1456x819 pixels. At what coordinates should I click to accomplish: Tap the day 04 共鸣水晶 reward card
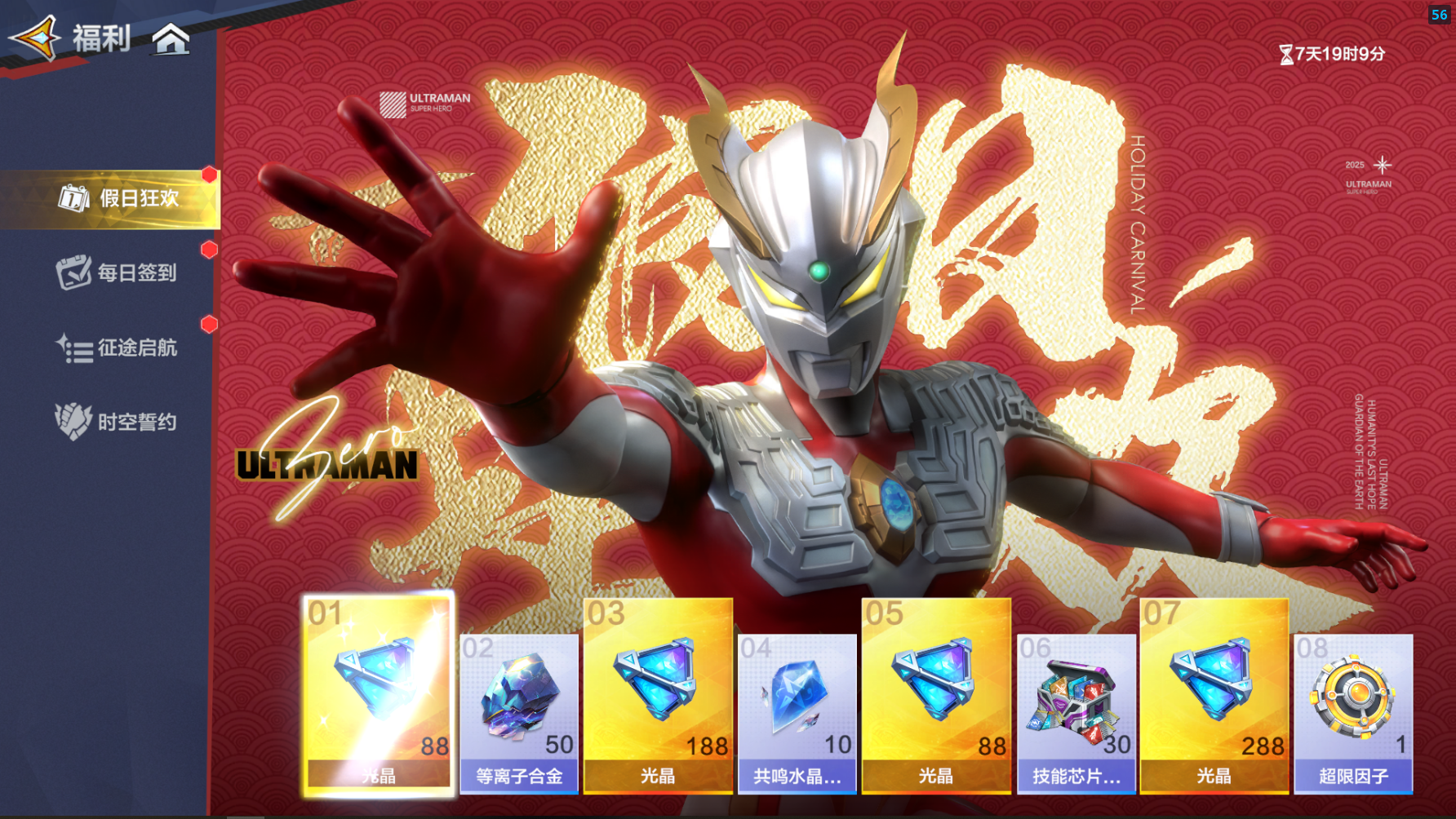pos(797,713)
